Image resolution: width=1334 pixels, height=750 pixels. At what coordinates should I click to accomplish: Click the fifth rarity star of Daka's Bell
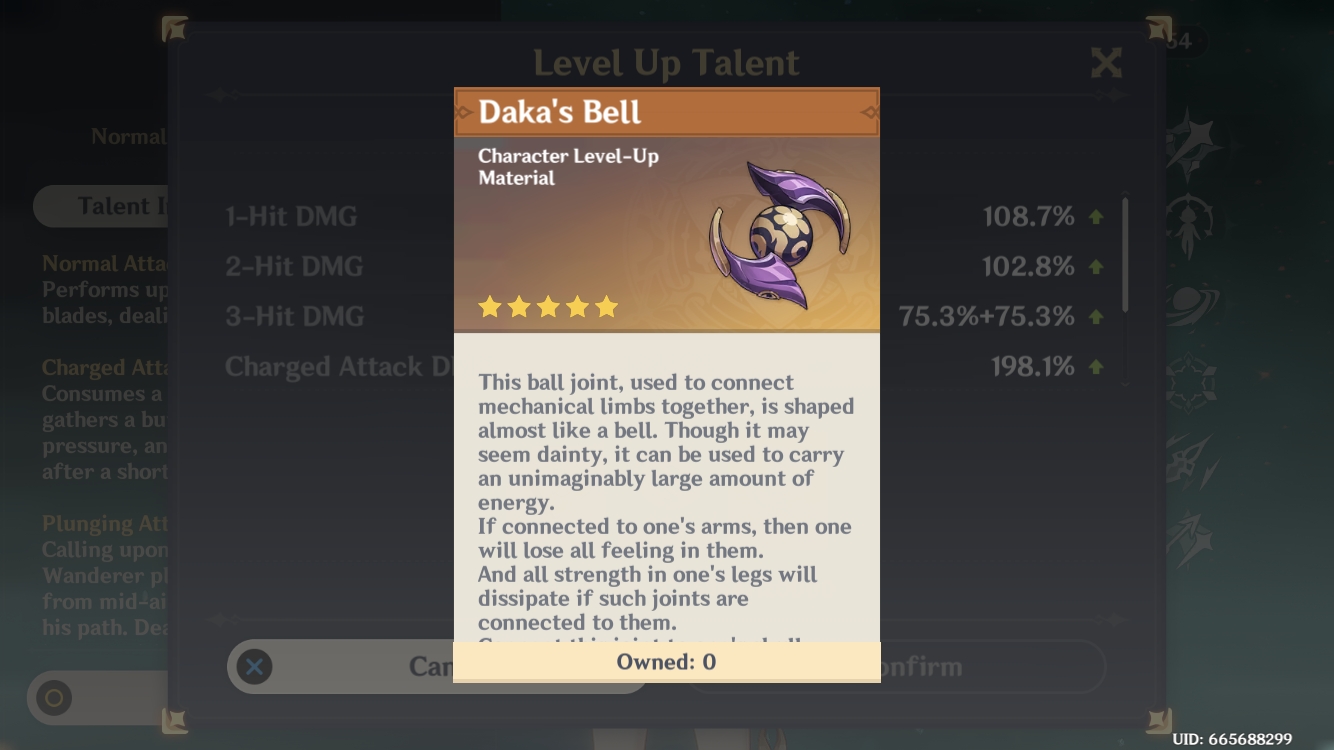(x=607, y=307)
